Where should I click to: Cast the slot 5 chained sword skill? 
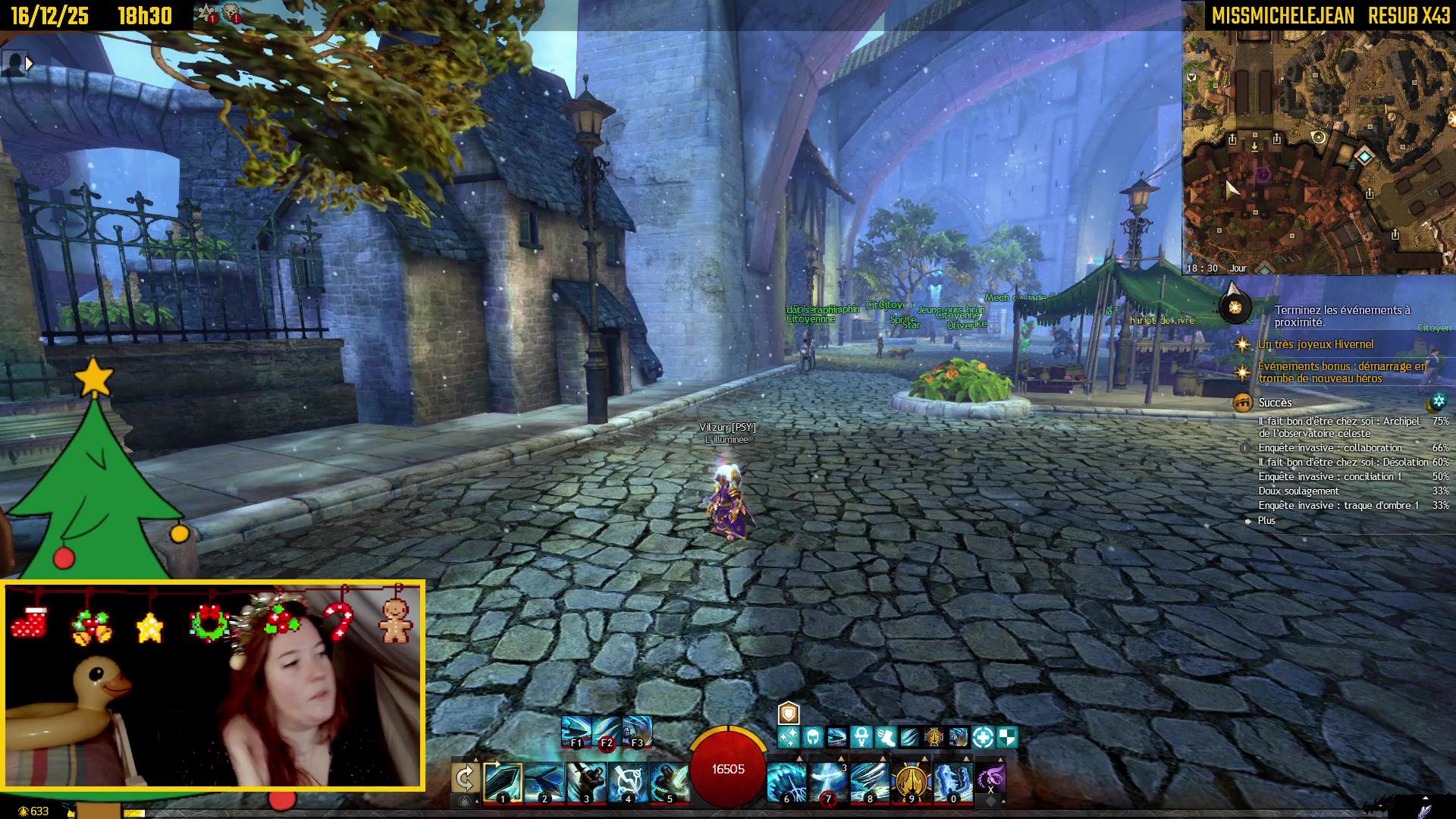click(x=670, y=782)
